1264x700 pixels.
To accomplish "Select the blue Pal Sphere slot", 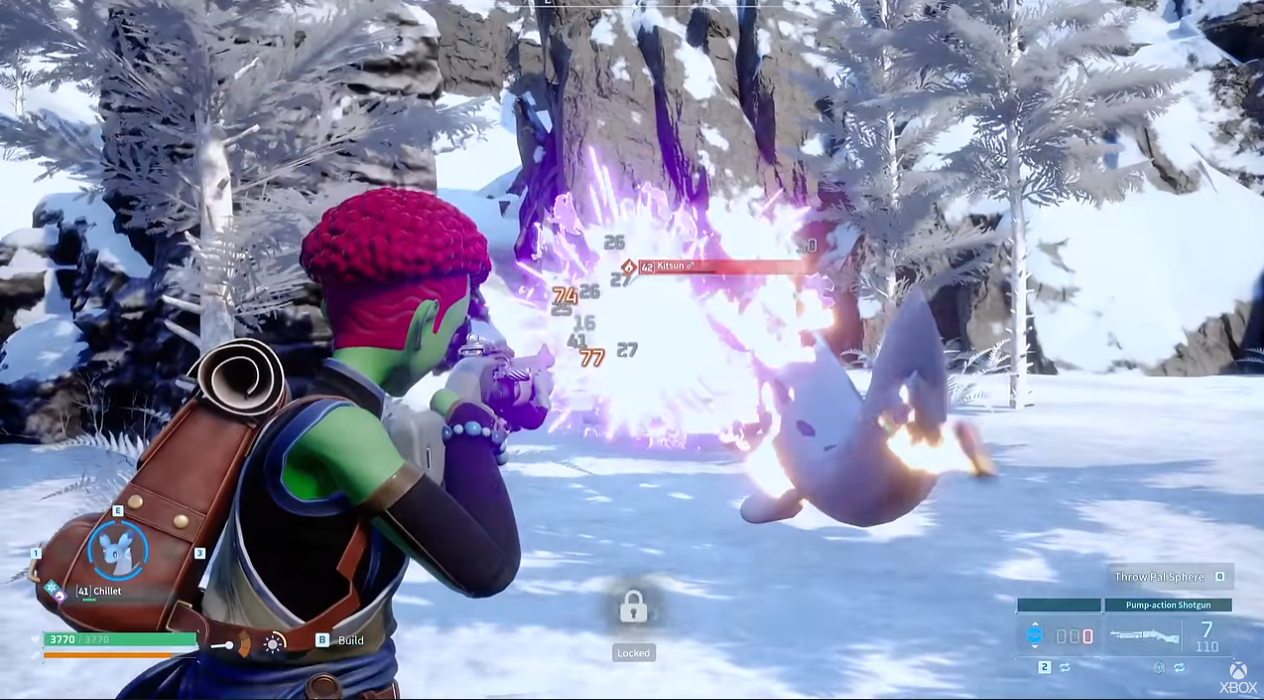I will pyautogui.click(x=1036, y=636).
